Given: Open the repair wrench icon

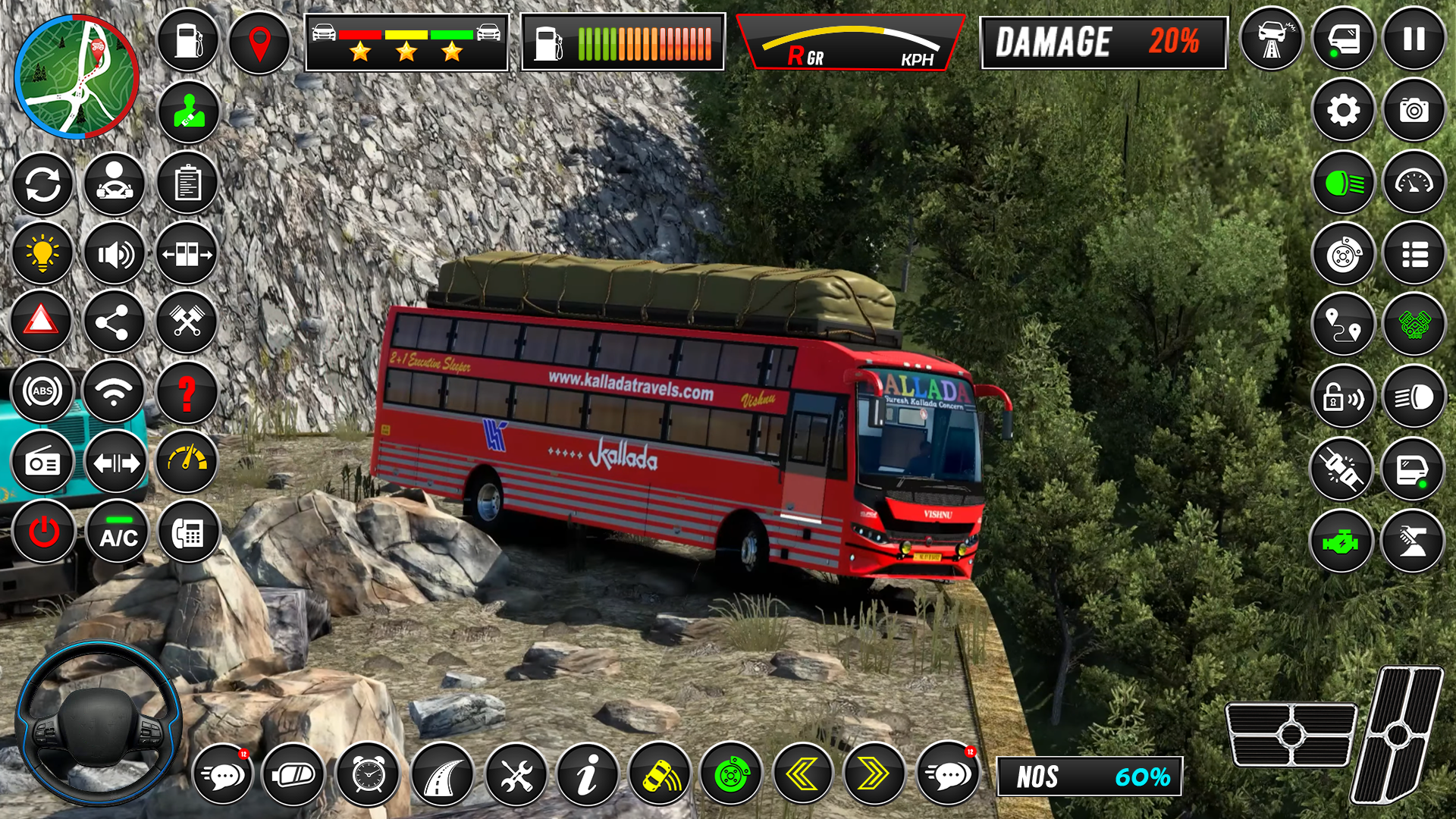Looking at the screenshot, I should 517,773.
